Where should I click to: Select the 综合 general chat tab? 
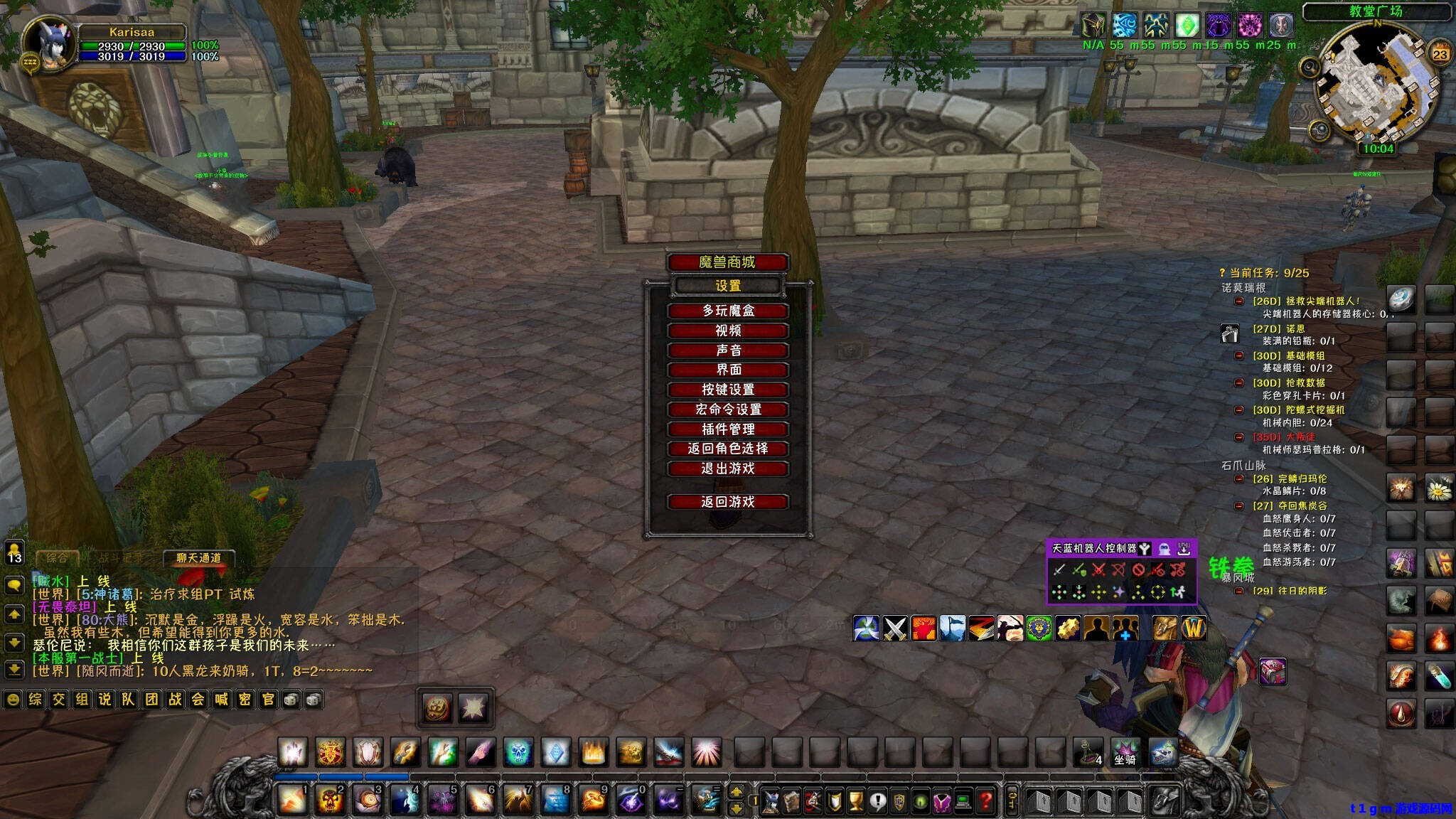[57, 558]
